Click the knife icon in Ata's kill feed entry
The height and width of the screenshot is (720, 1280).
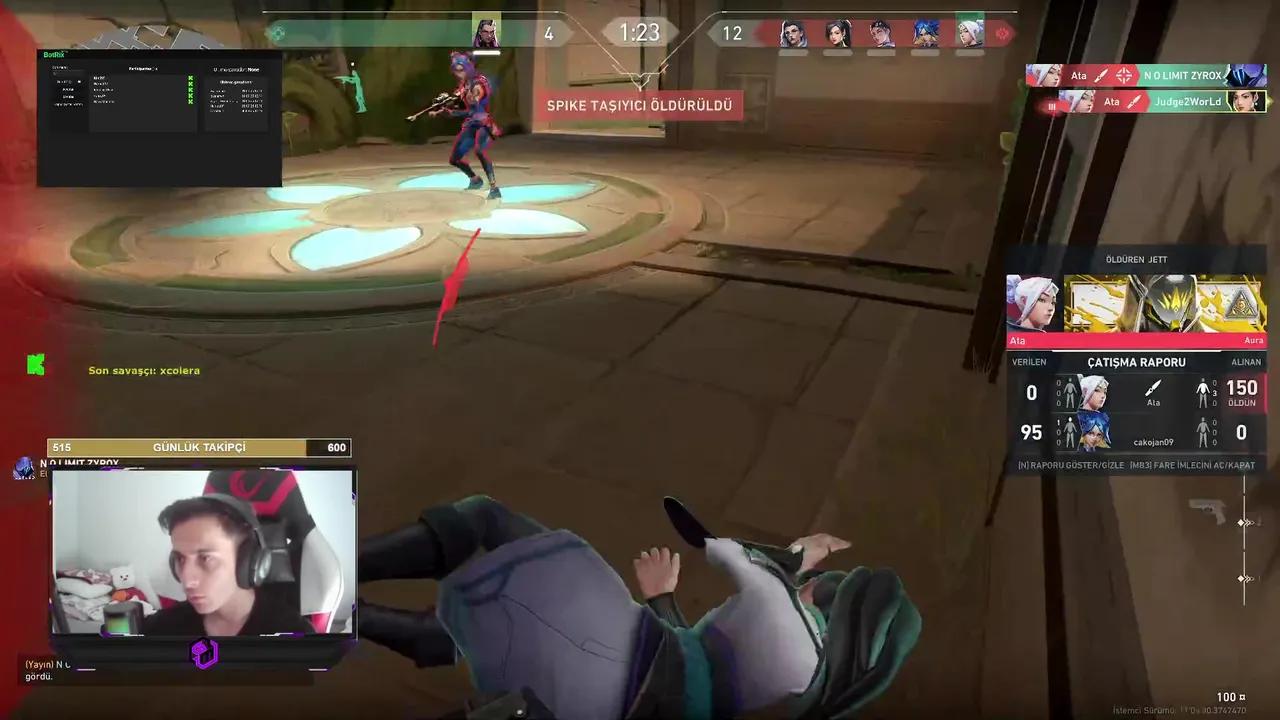click(1100, 75)
